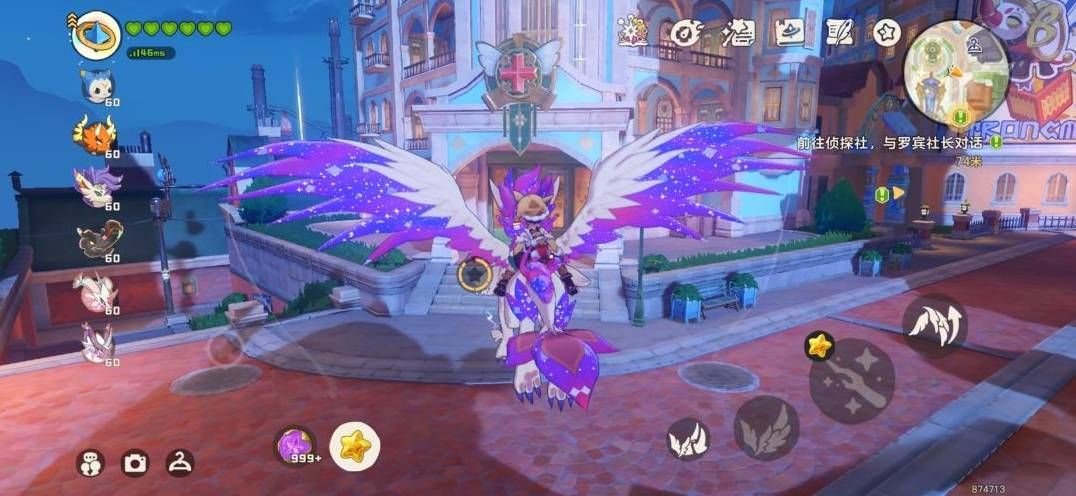This screenshot has width=1076, height=496.
Task: Open the clothes hanger wardrobe button
Action: (179, 462)
